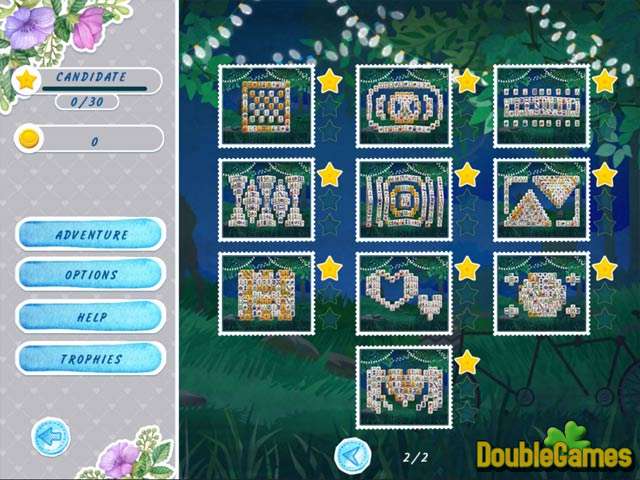
Task: Open the Options menu
Action: (91, 274)
